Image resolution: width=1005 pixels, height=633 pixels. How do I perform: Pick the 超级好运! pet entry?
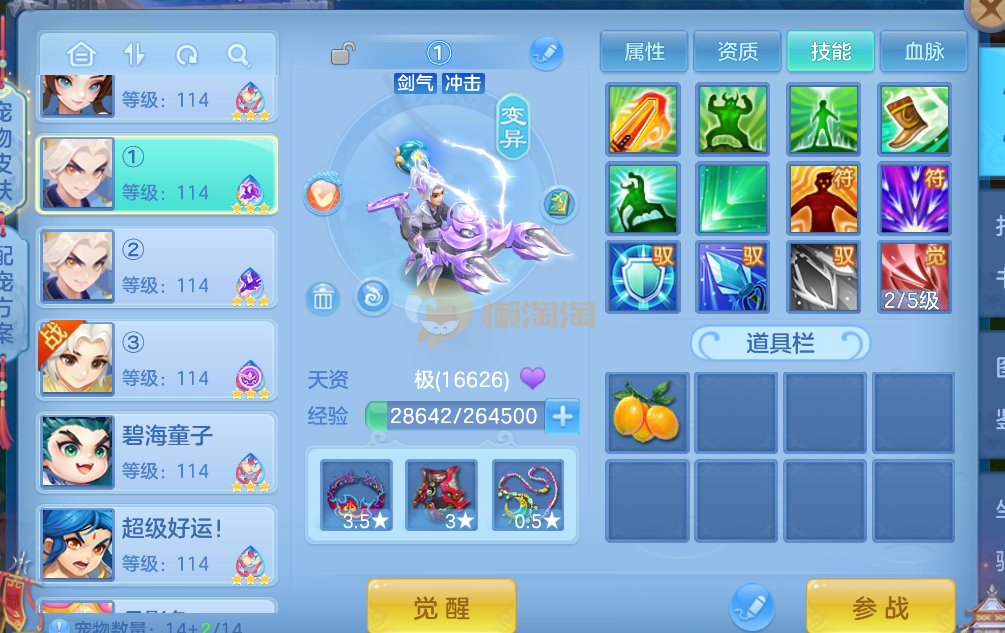point(157,545)
